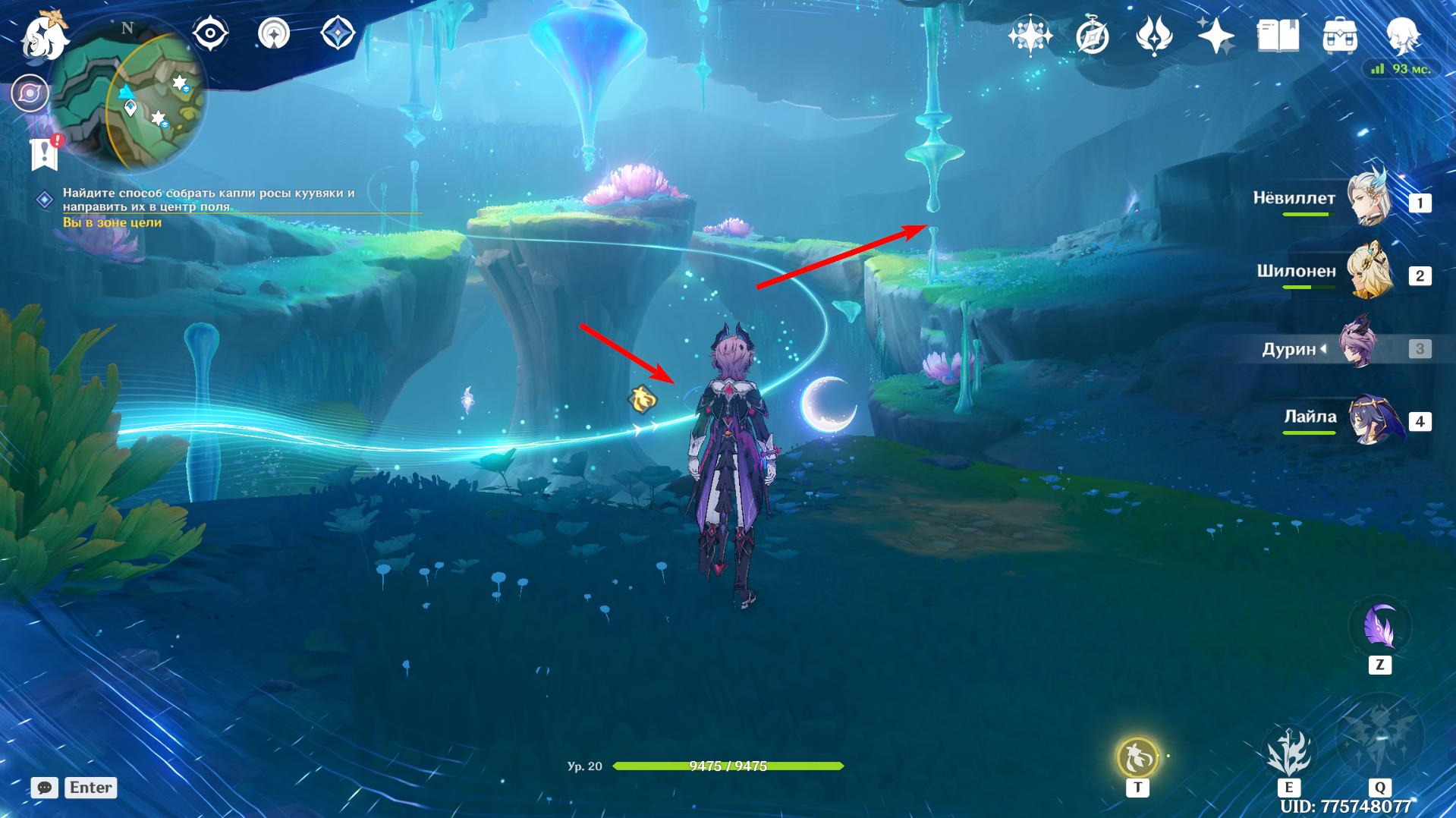Open the quest log bookmark icon

pyautogui.click(x=45, y=154)
